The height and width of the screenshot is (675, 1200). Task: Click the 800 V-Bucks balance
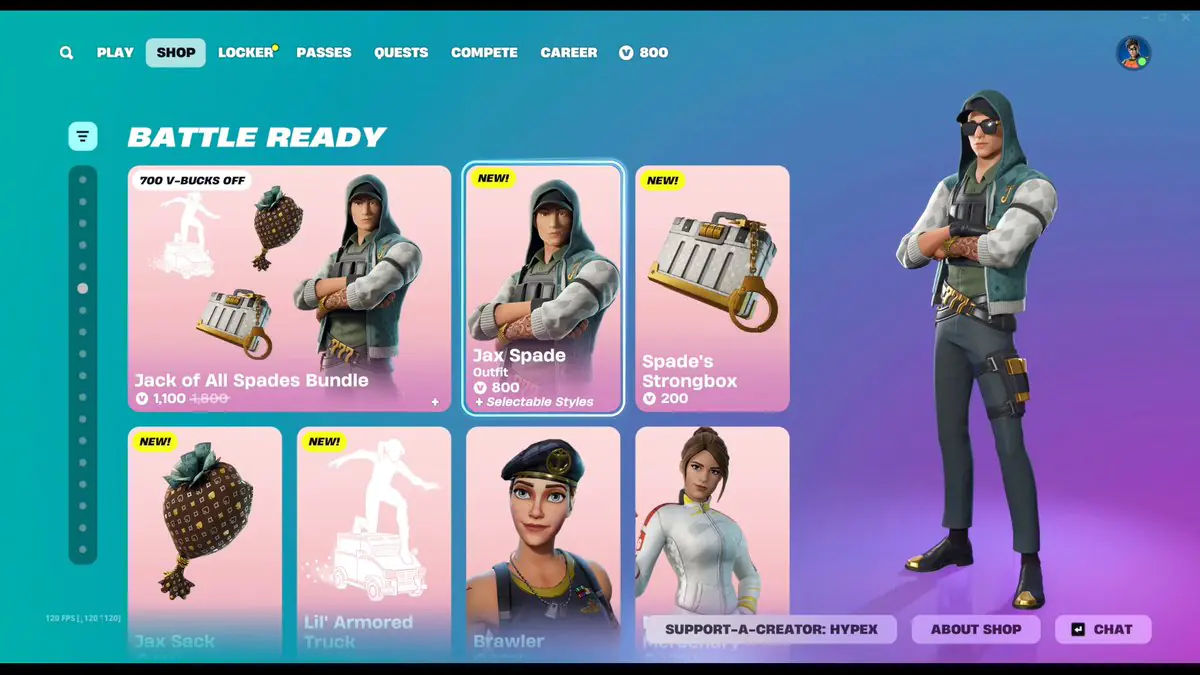pos(644,53)
